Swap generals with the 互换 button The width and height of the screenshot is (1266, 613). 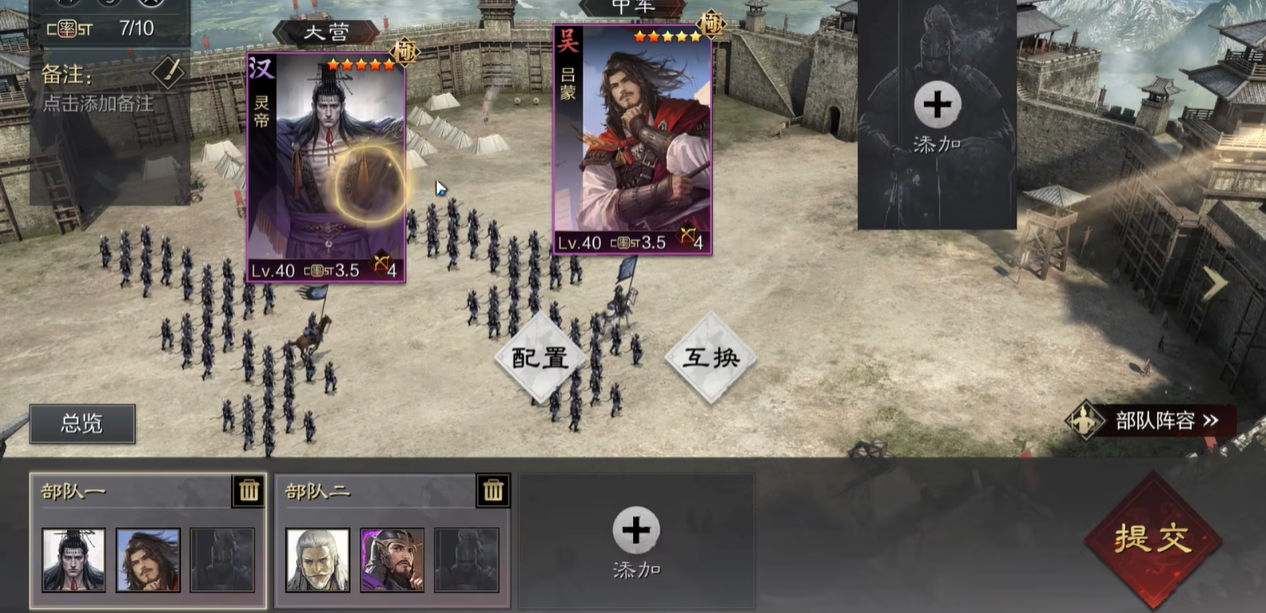pos(710,358)
